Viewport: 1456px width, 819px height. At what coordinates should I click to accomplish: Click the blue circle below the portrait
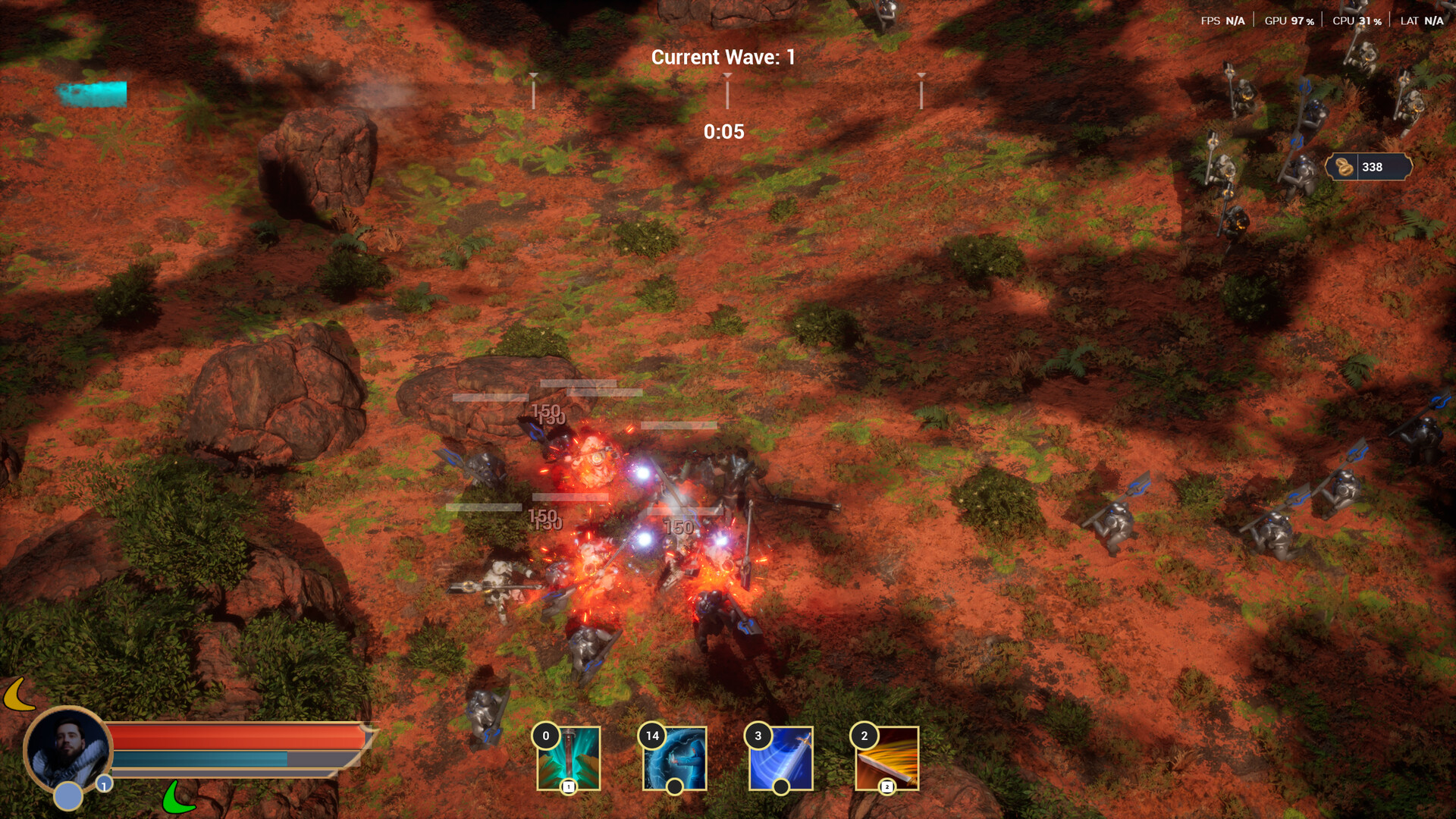[68, 796]
